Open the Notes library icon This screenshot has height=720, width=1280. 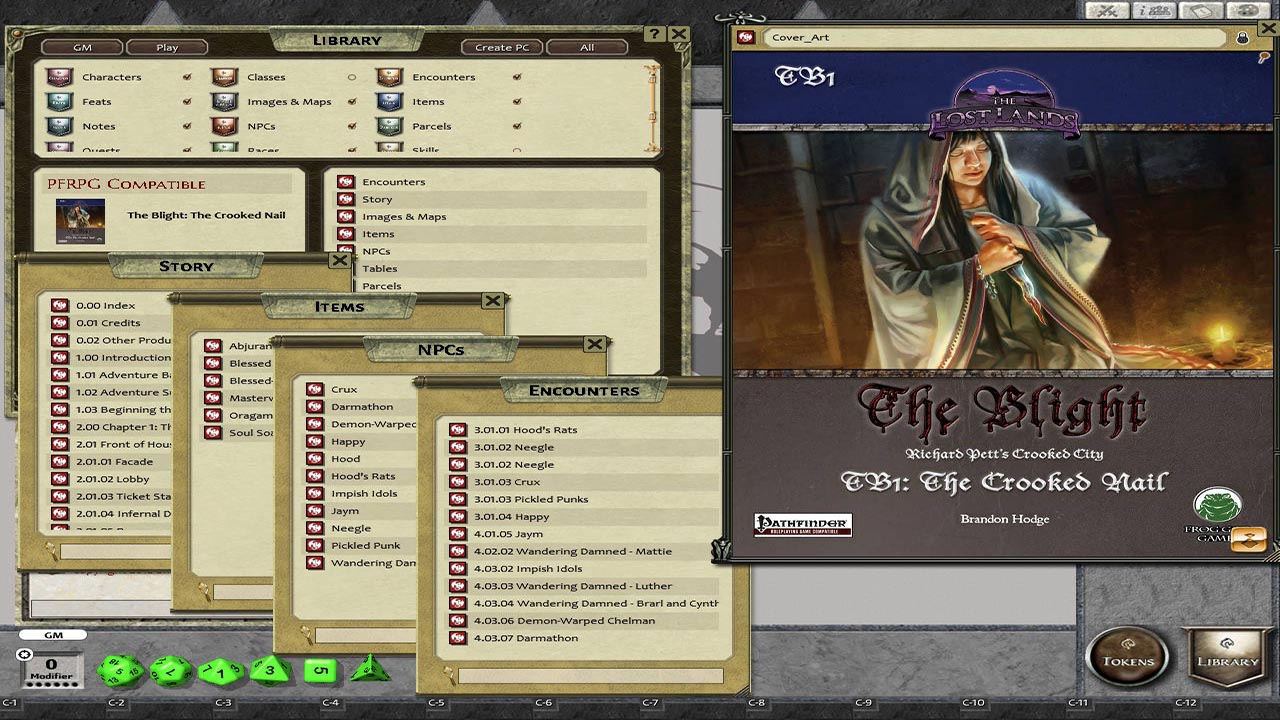point(58,126)
